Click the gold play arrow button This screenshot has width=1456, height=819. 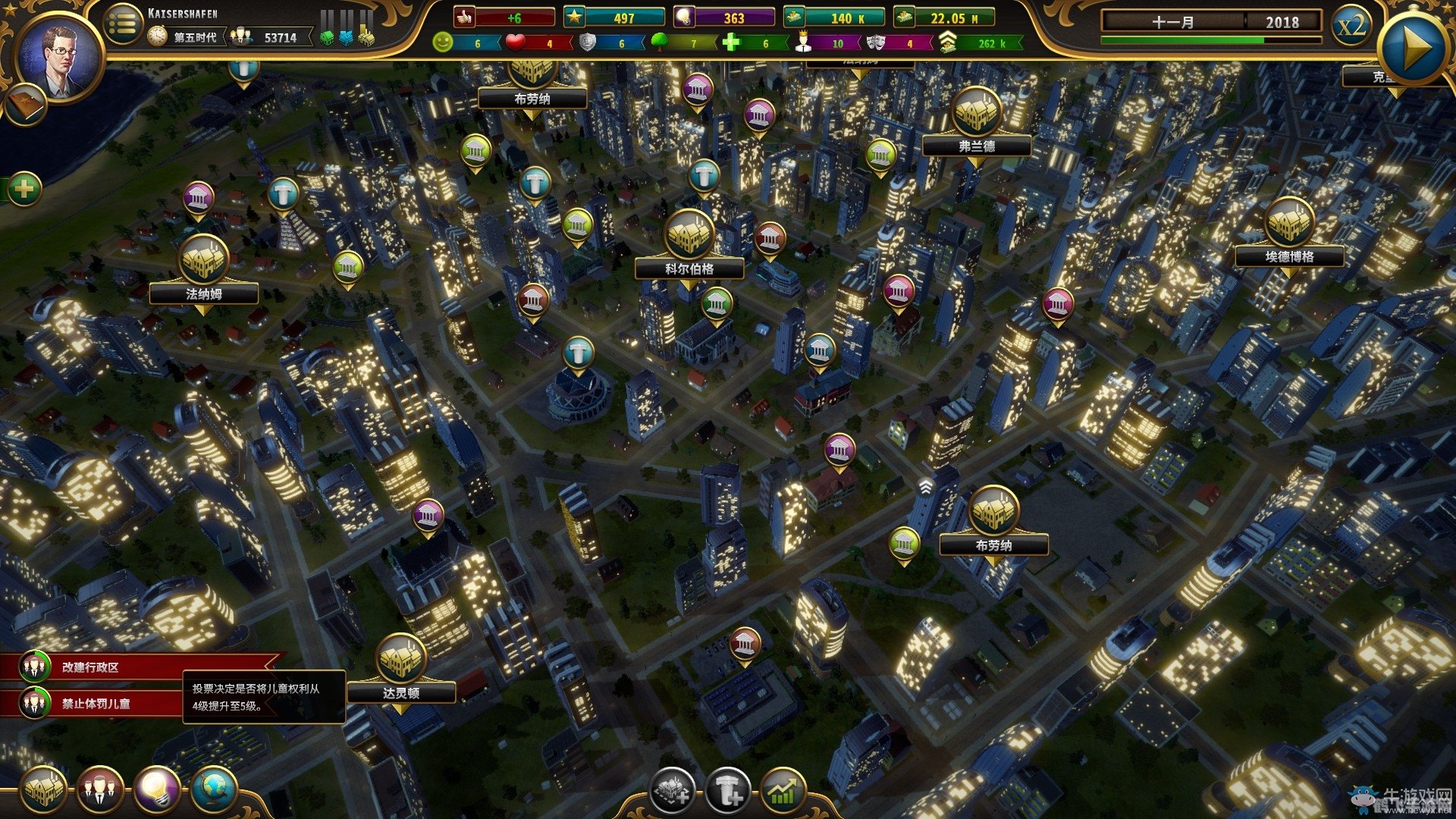click(x=1411, y=49)
